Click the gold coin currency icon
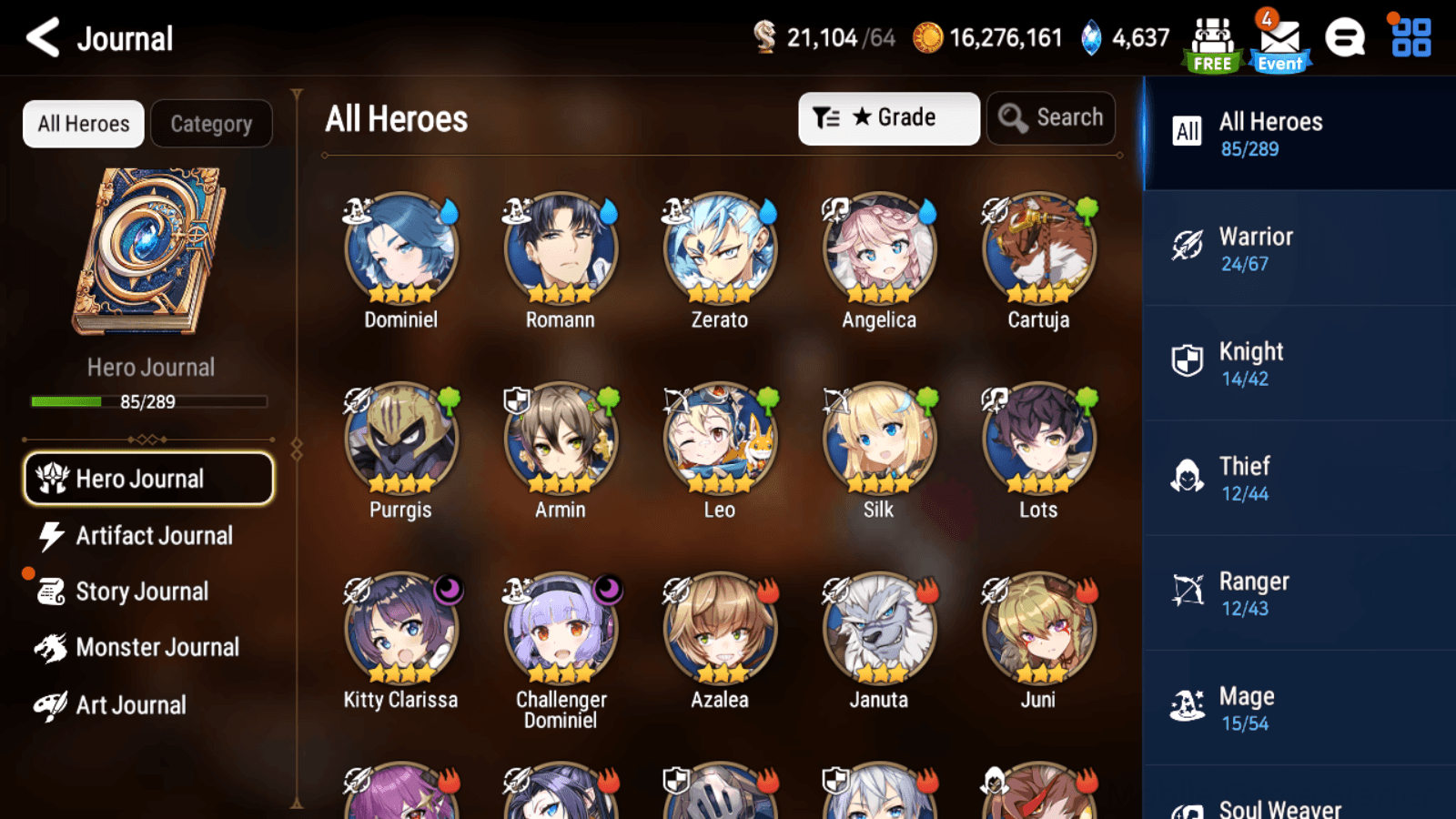 929,38
